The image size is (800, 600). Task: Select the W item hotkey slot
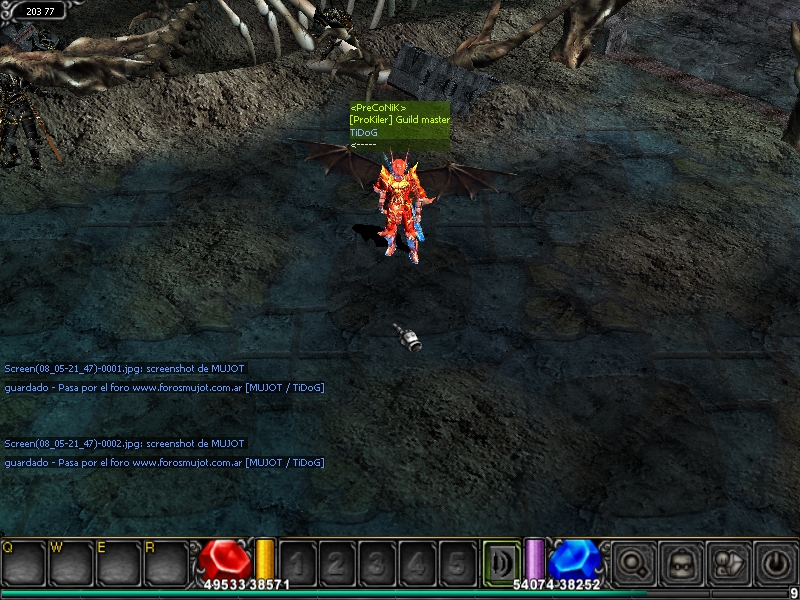pos(71,563)
